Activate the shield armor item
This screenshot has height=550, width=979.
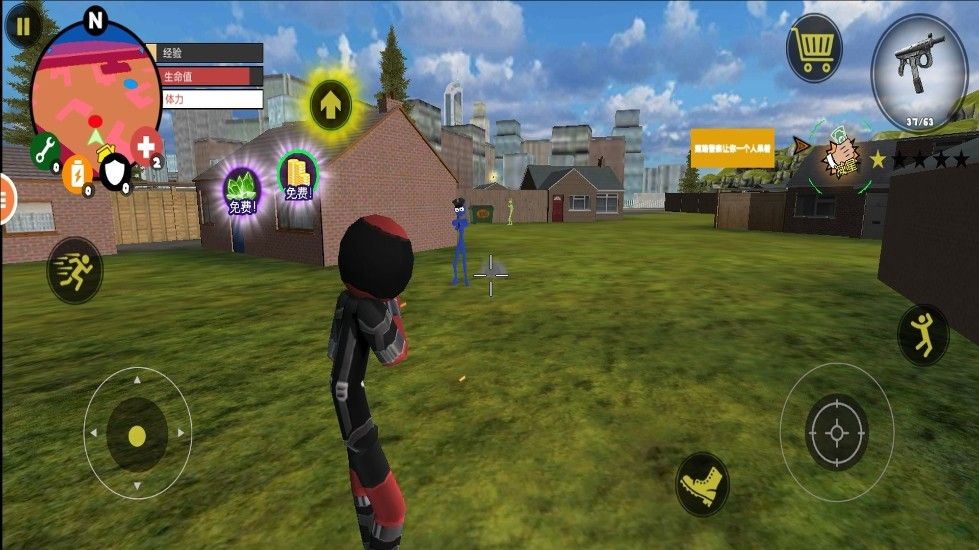(x=116, y=173)
